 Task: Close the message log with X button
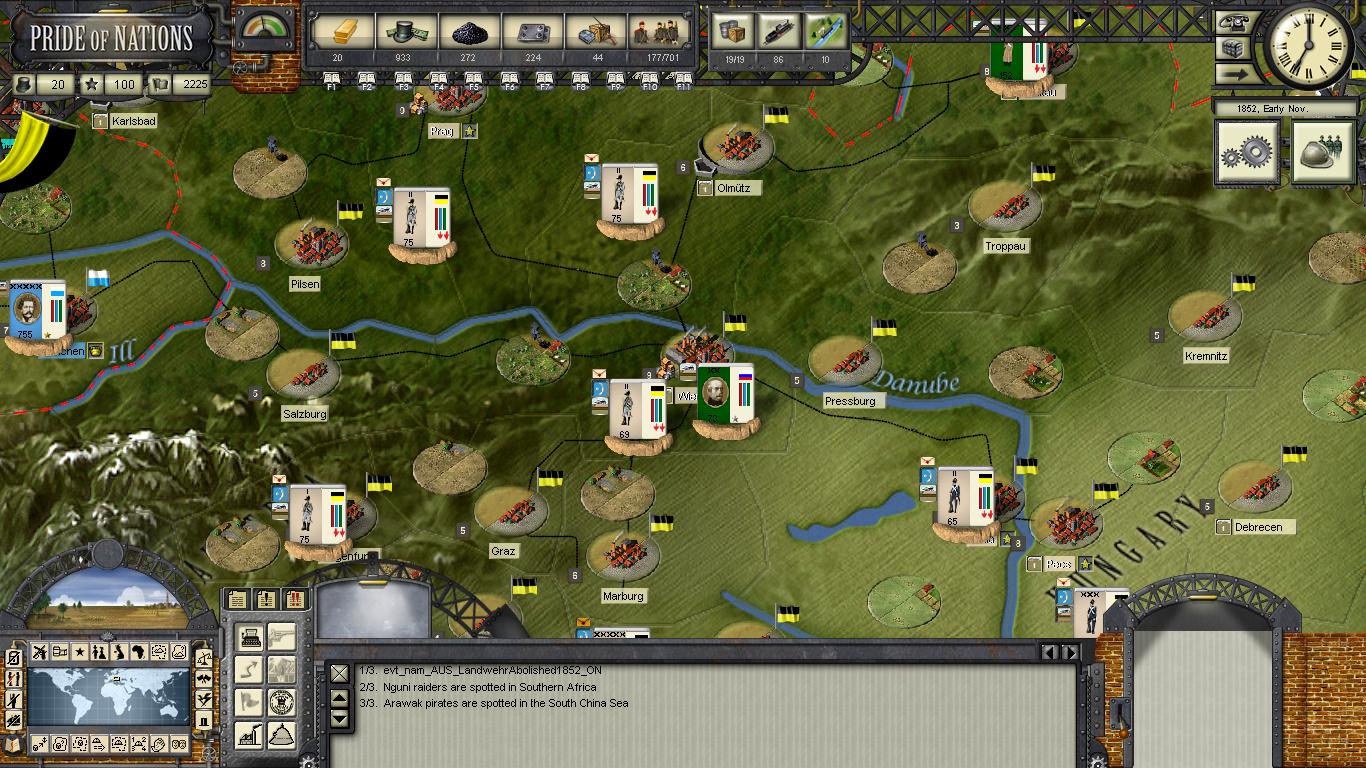(x=340, y=673)
